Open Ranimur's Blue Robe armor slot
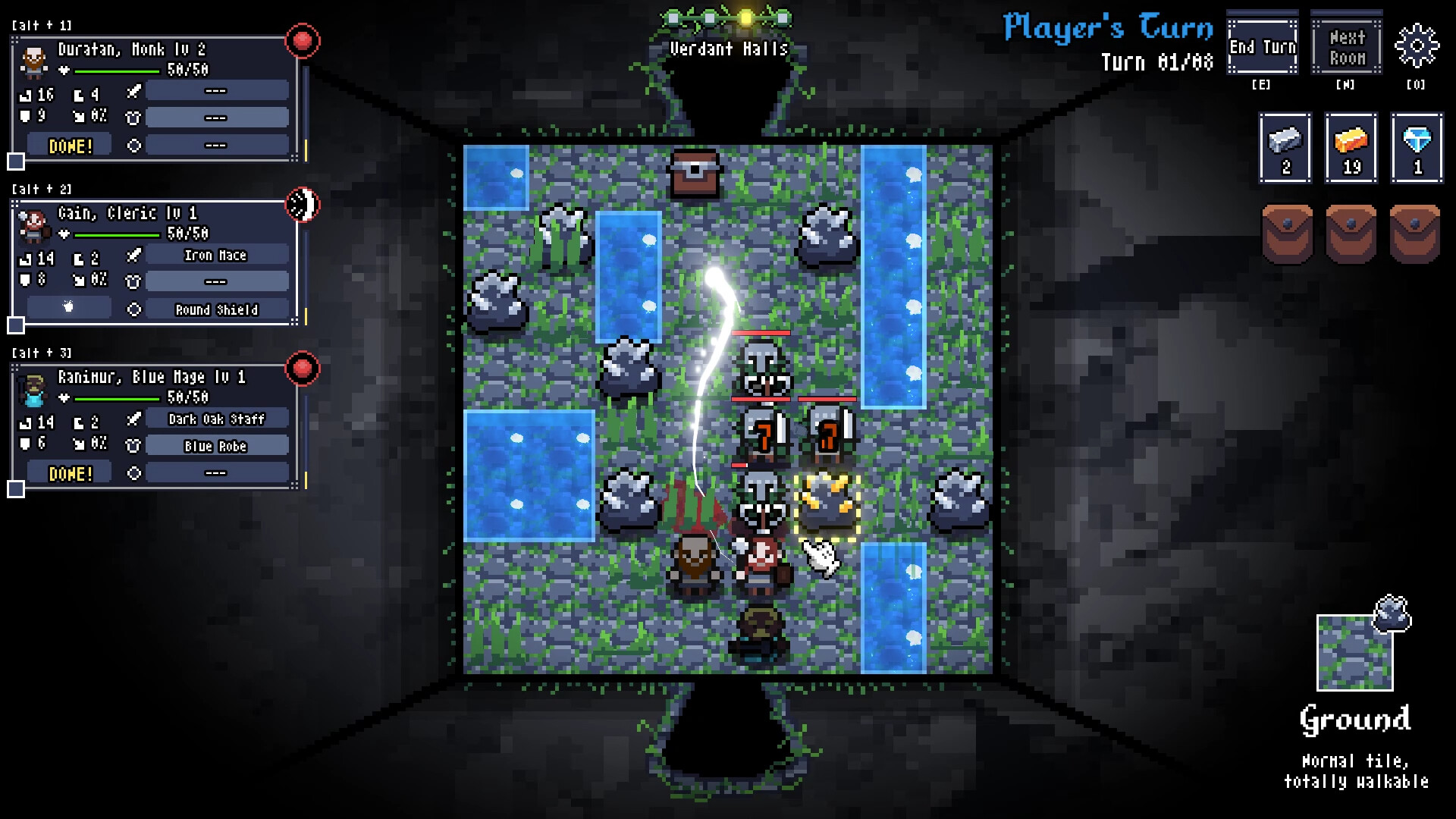This screenshot has width=1456, height=819. coord(215,446)
